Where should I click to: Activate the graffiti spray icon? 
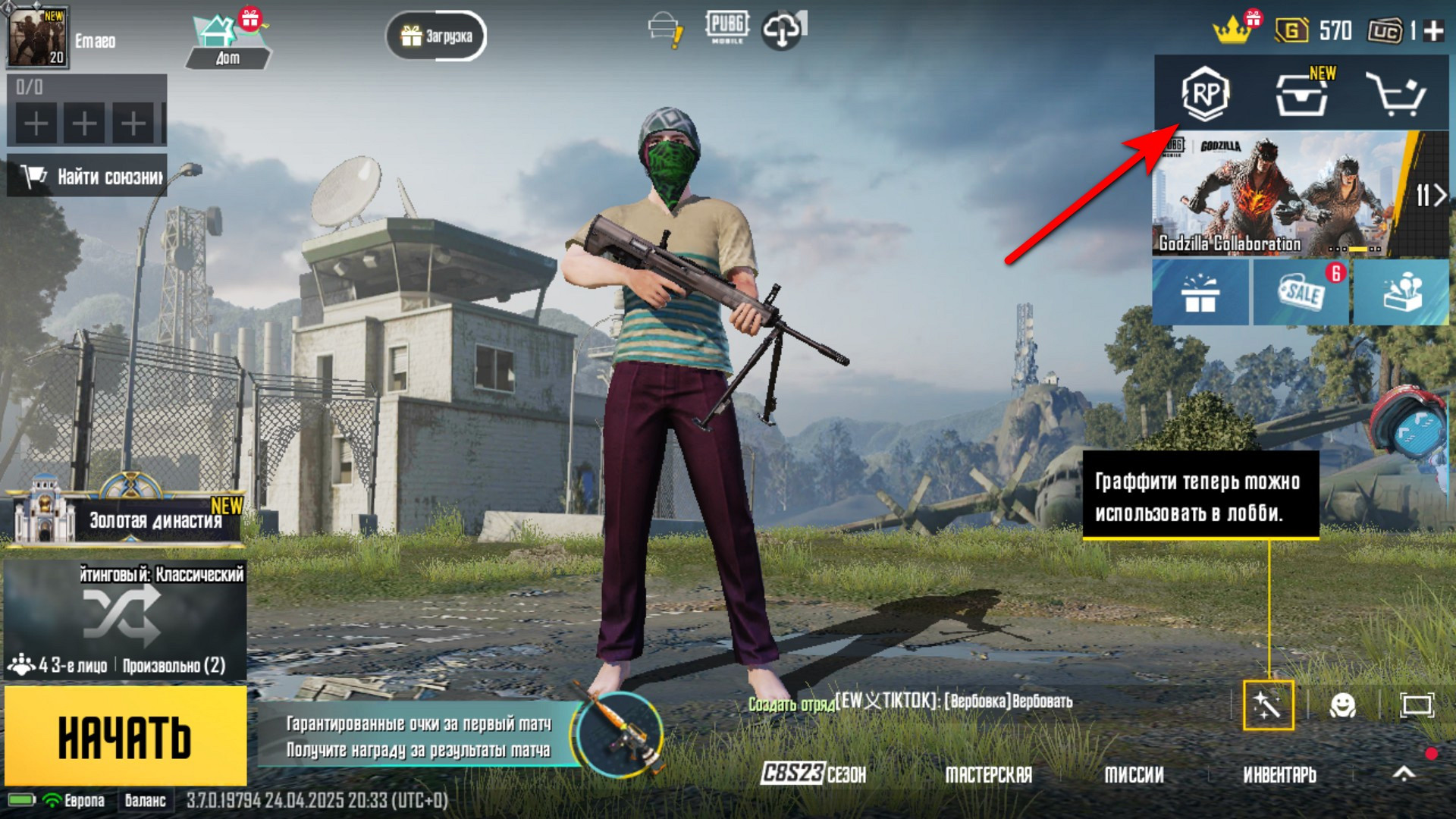pos(1268,705)
